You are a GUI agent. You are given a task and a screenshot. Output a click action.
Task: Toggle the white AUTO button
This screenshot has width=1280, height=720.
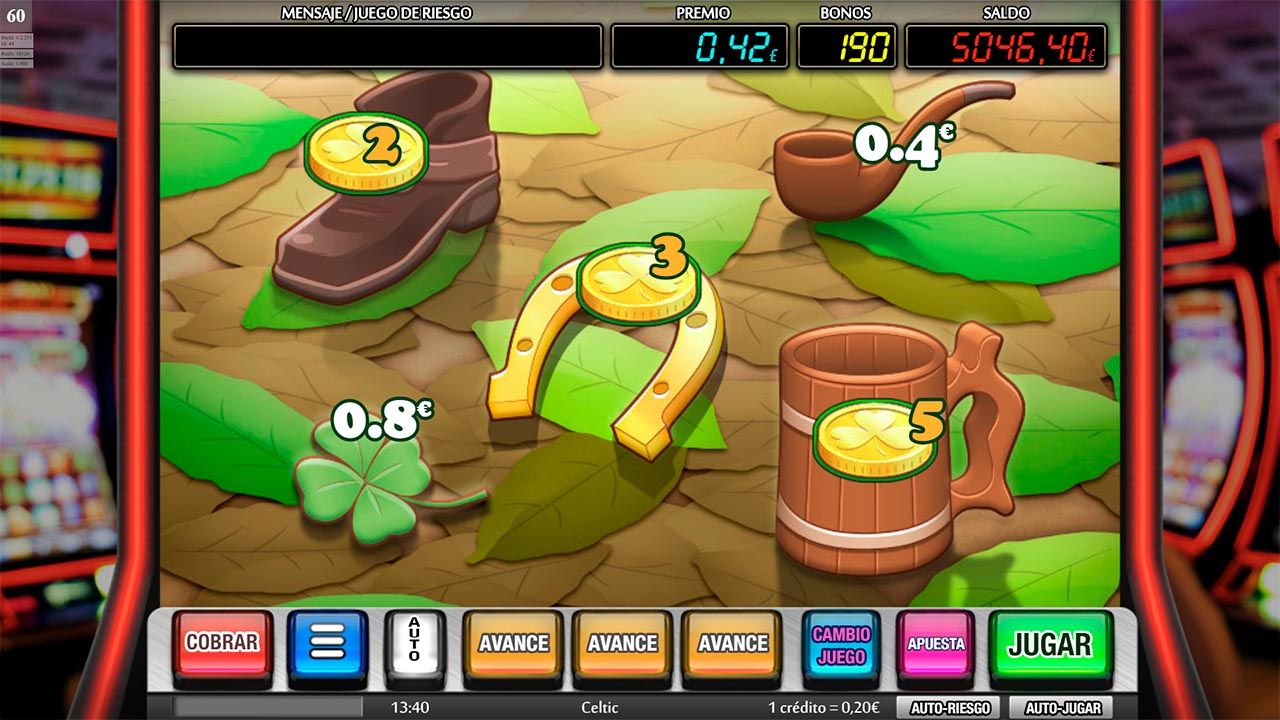coord(414,643)
